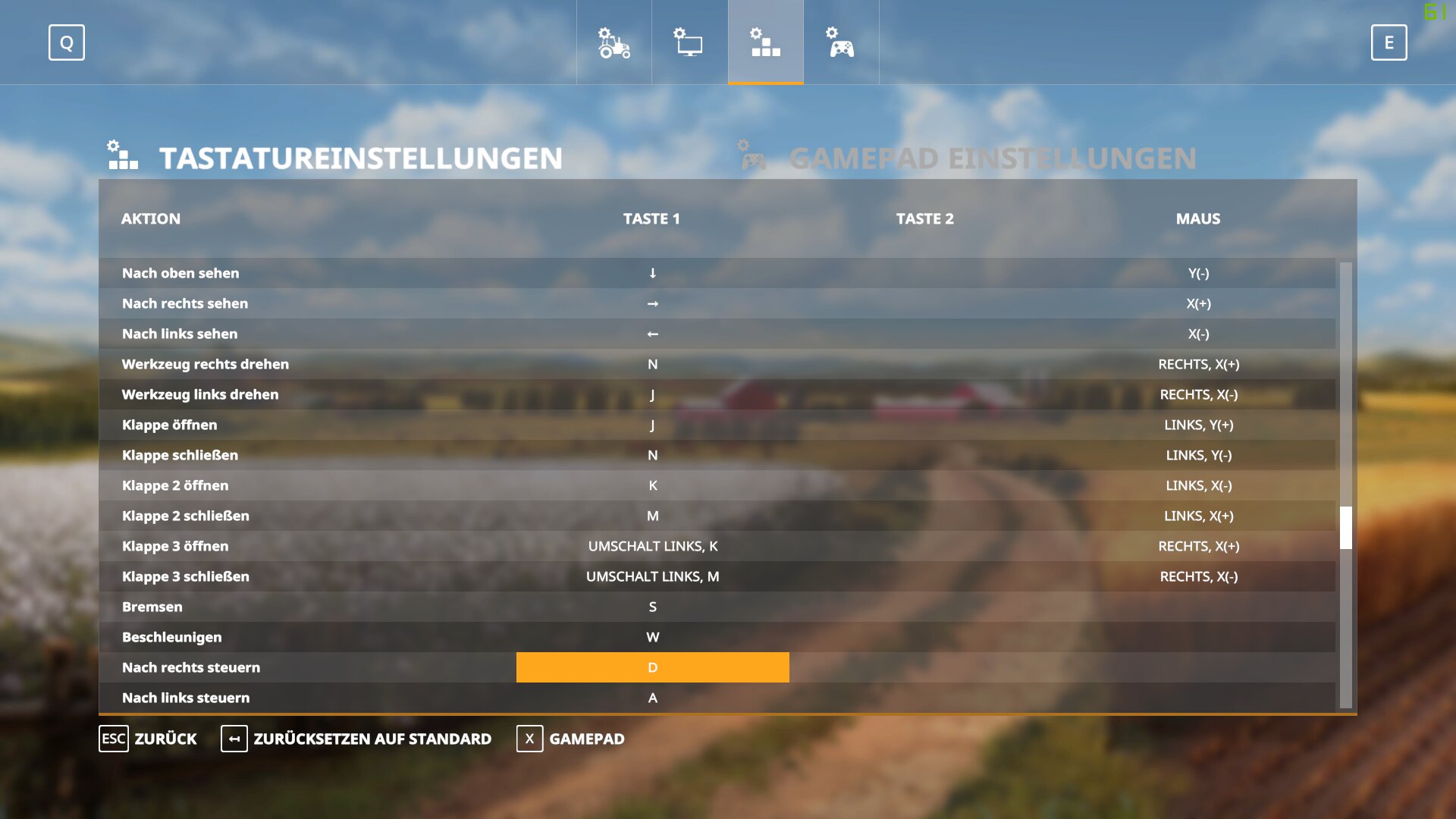Change M key for Klappe 2 schließen

pos(652,516)
